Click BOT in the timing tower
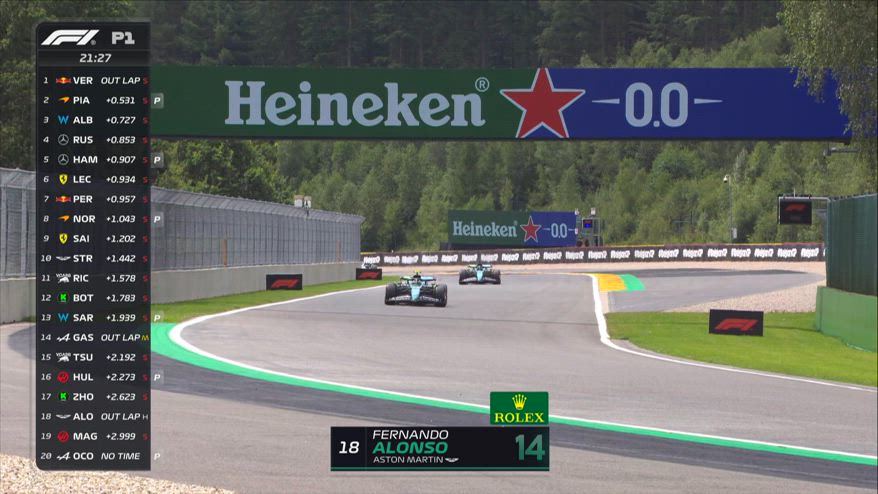This screenshot has height=494, width=878. [94, 298]
